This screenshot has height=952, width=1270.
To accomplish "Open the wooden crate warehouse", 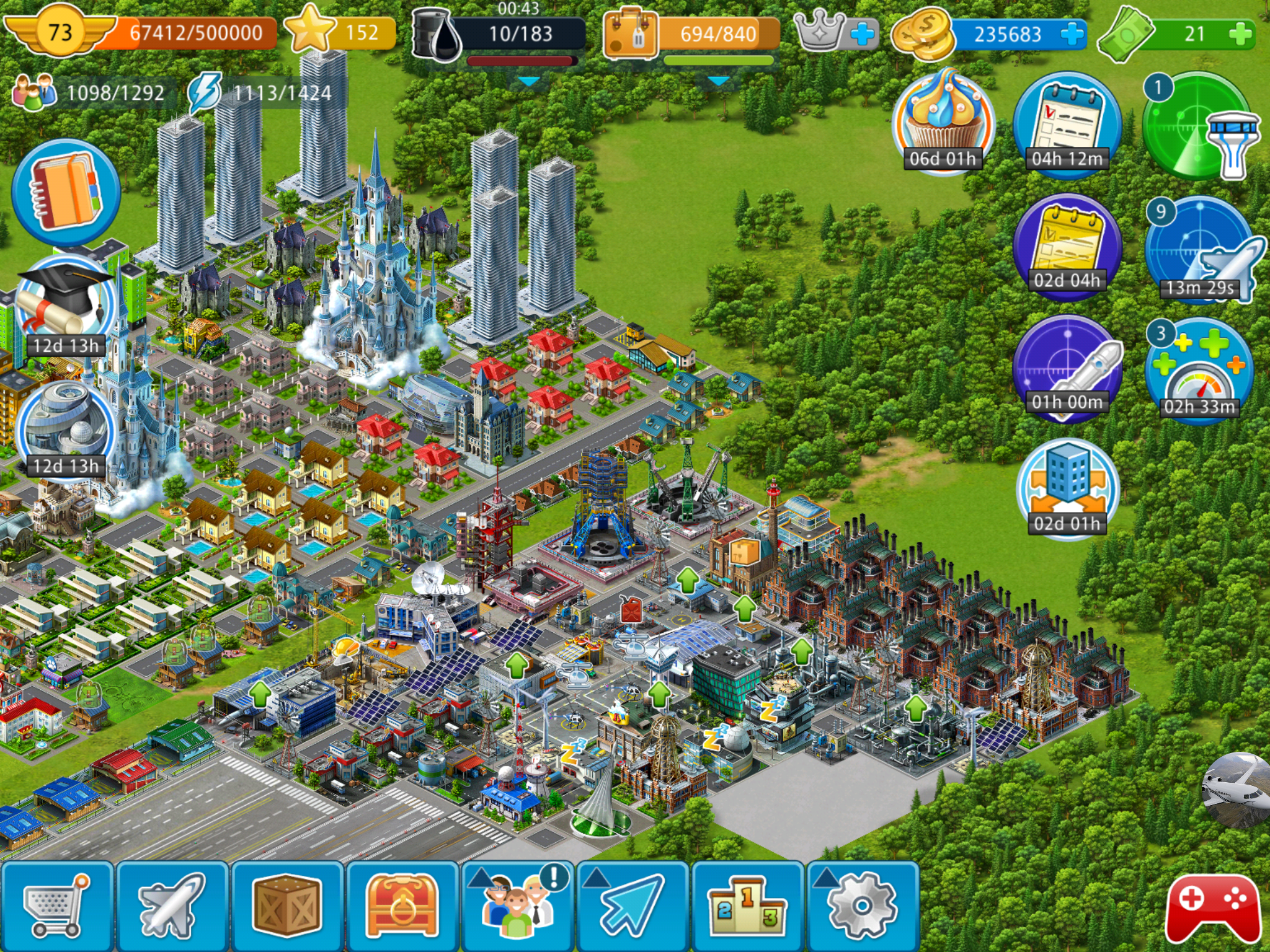I will tap(286, 906).
